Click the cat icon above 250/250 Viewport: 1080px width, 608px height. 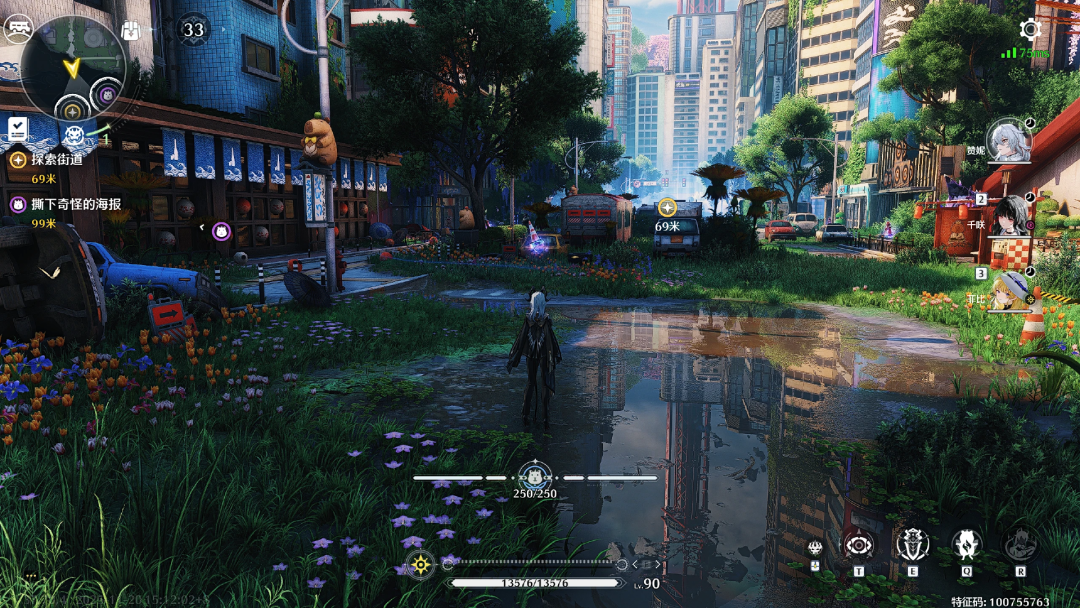[534, 476]
